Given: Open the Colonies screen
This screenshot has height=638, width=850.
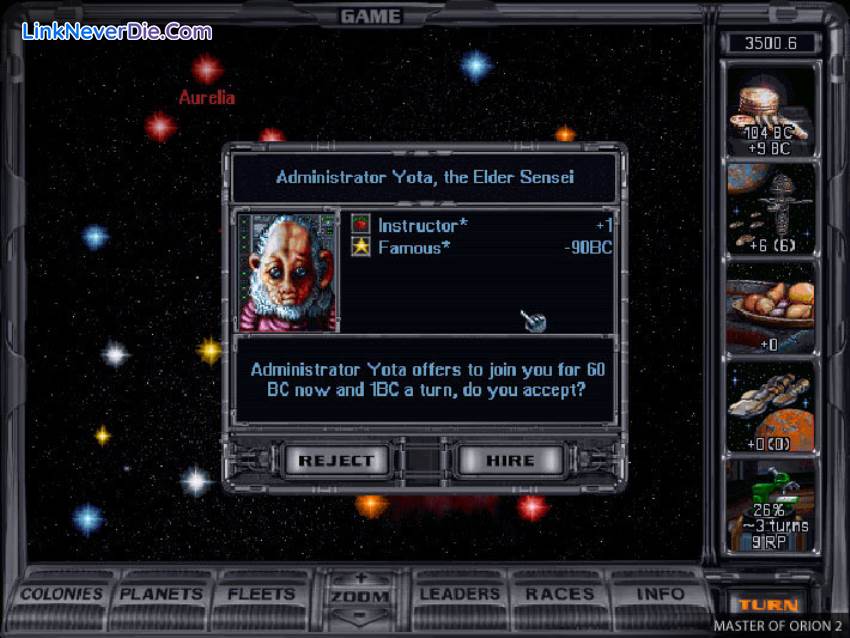Looking at the screenshot, I should coord(62,594).
